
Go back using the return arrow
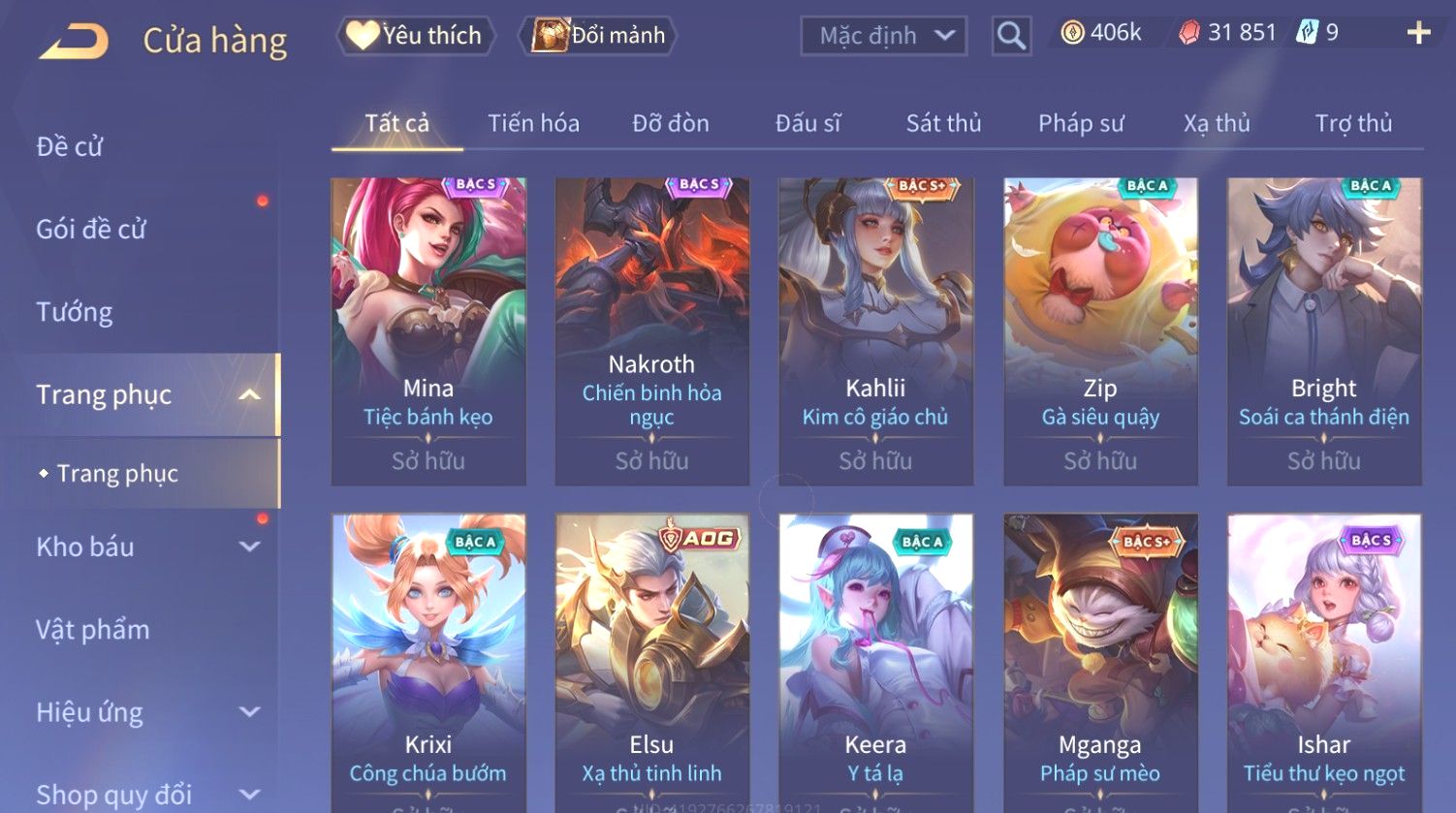(74, 41)
